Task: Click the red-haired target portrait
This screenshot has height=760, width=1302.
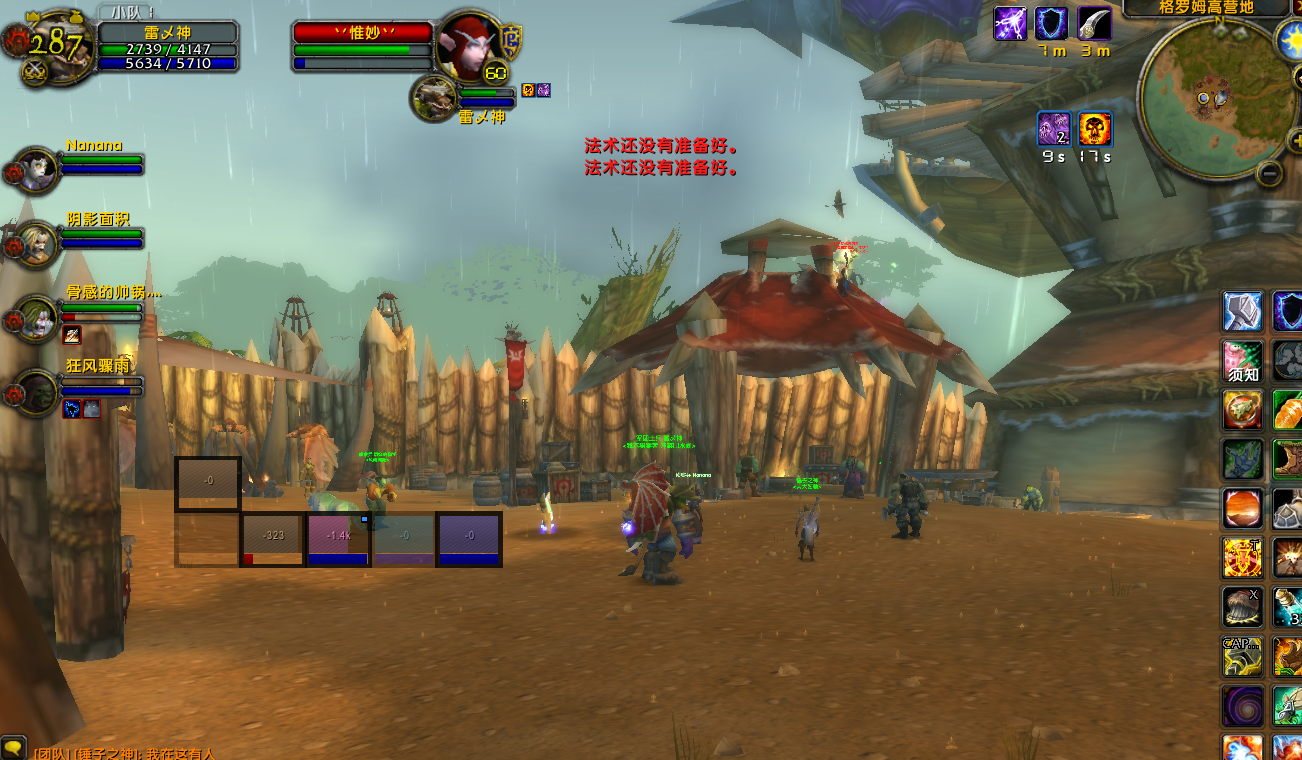Action: [467, 45]
